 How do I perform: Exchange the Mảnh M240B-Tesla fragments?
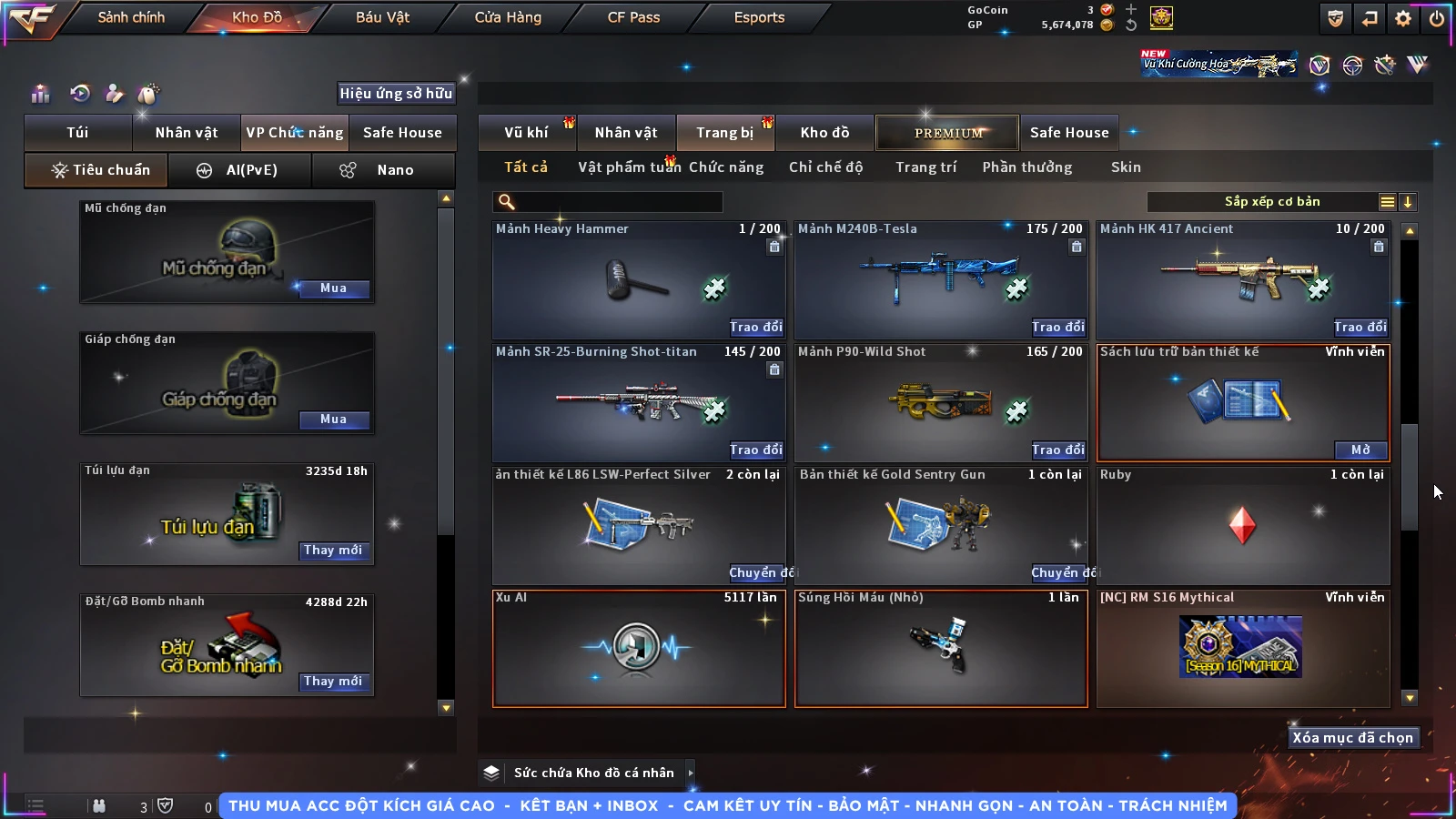pyautogui.click(x=1057, y=327)
